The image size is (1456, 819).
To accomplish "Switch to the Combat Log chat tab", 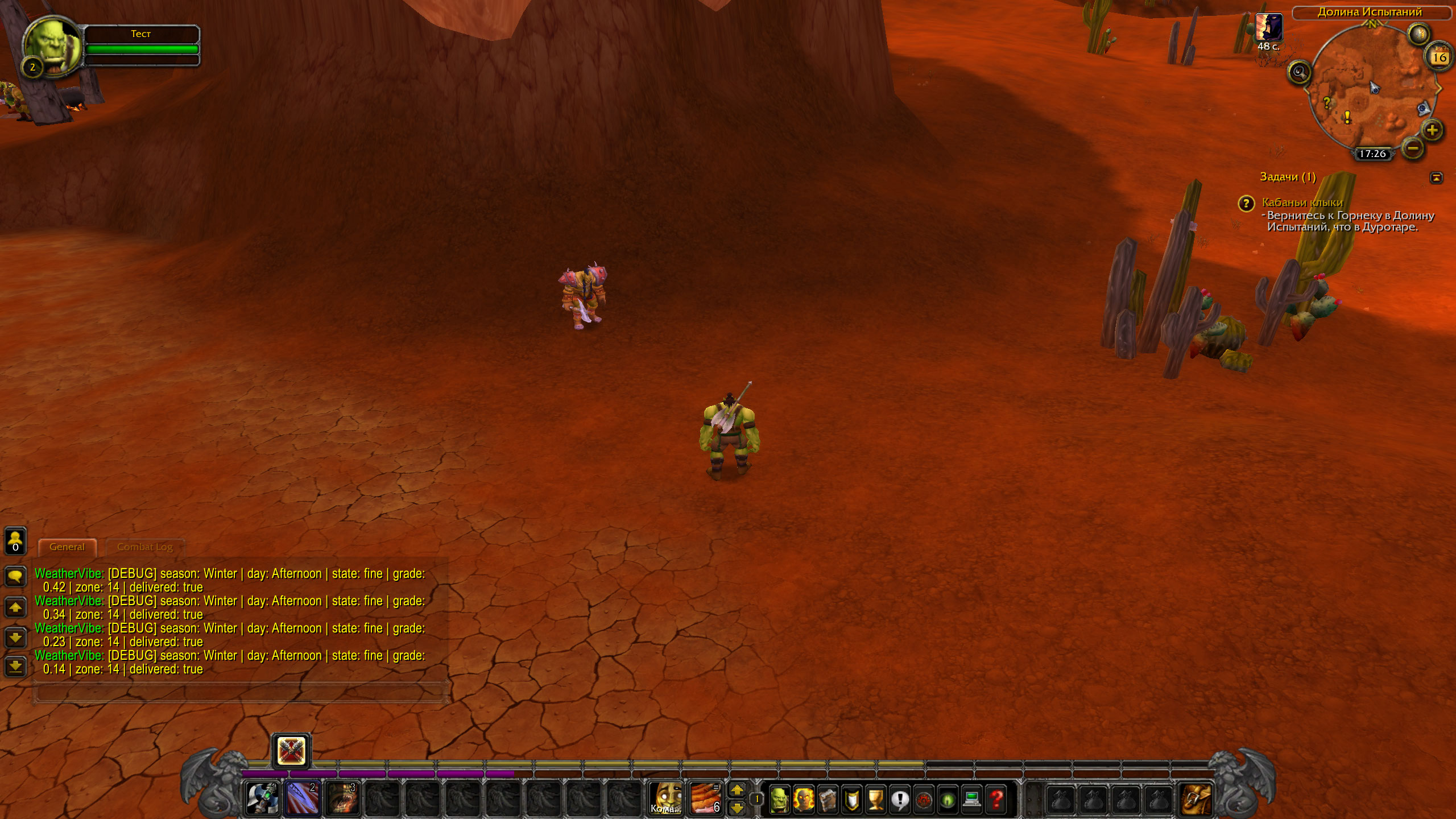I will point(144,547).
